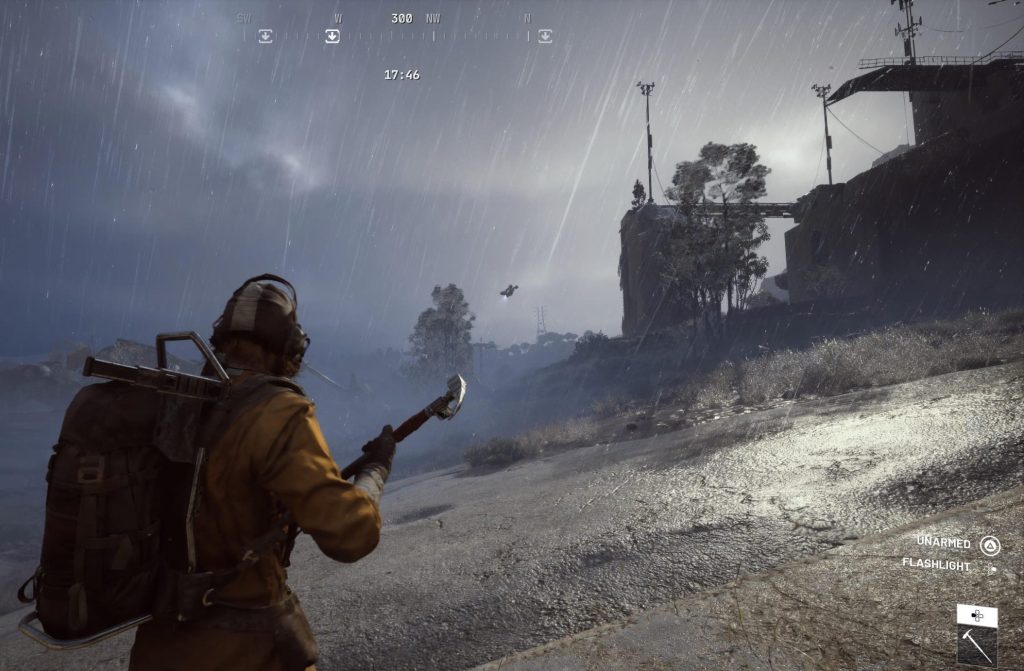Screen dimensions: 1024x671
Task: Select the equipped hammer weapon slot
Action: point(976,647)
